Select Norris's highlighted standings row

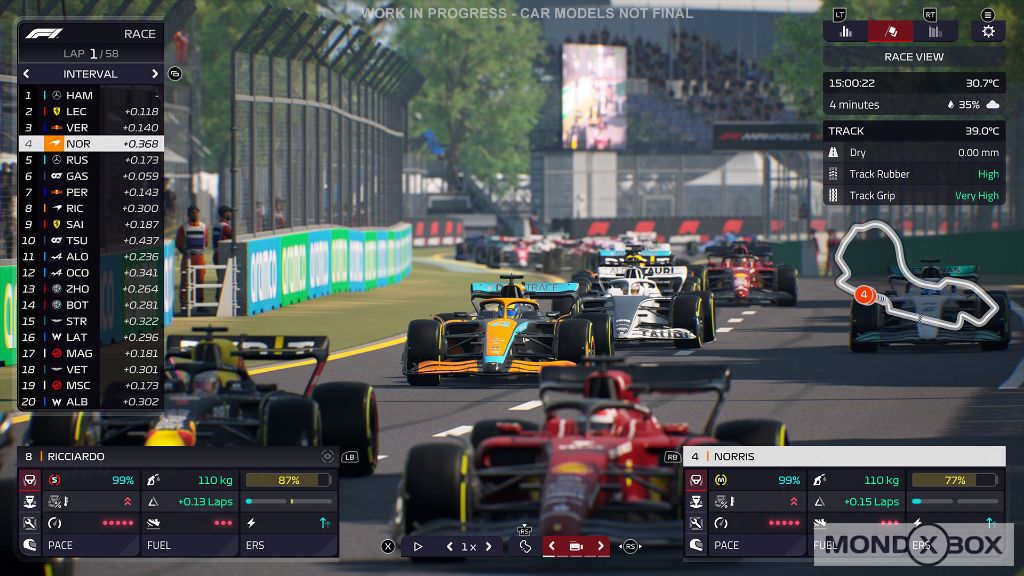[x=90, y=144]
